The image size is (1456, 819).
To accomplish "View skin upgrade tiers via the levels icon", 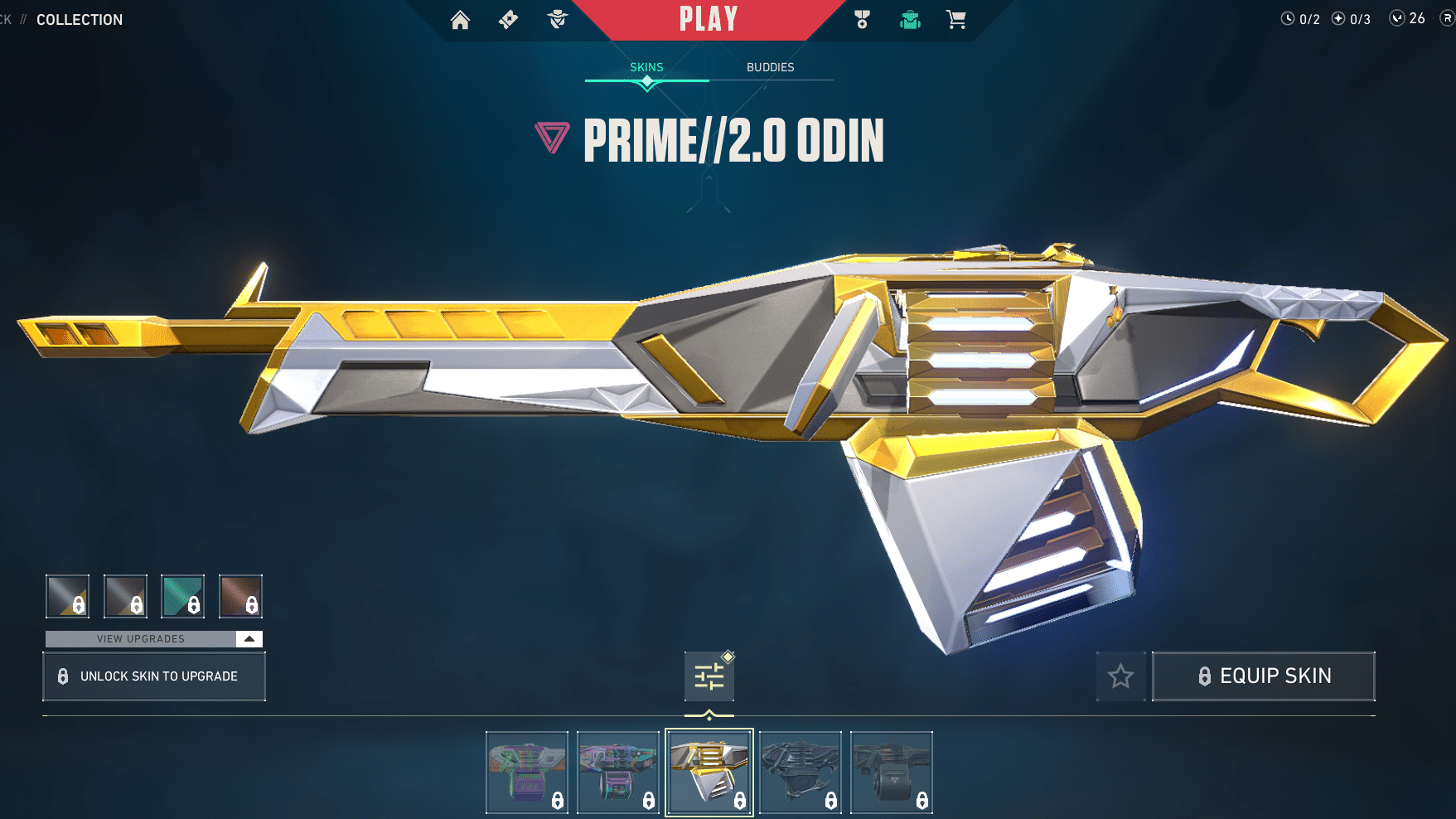I will click(709, 676).
